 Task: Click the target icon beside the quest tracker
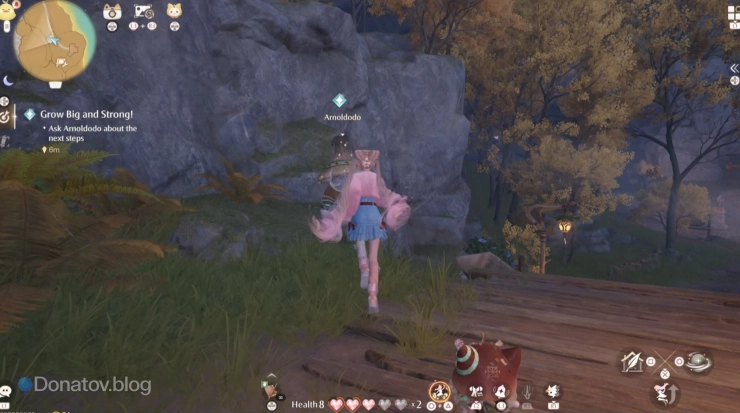point(6,116)
